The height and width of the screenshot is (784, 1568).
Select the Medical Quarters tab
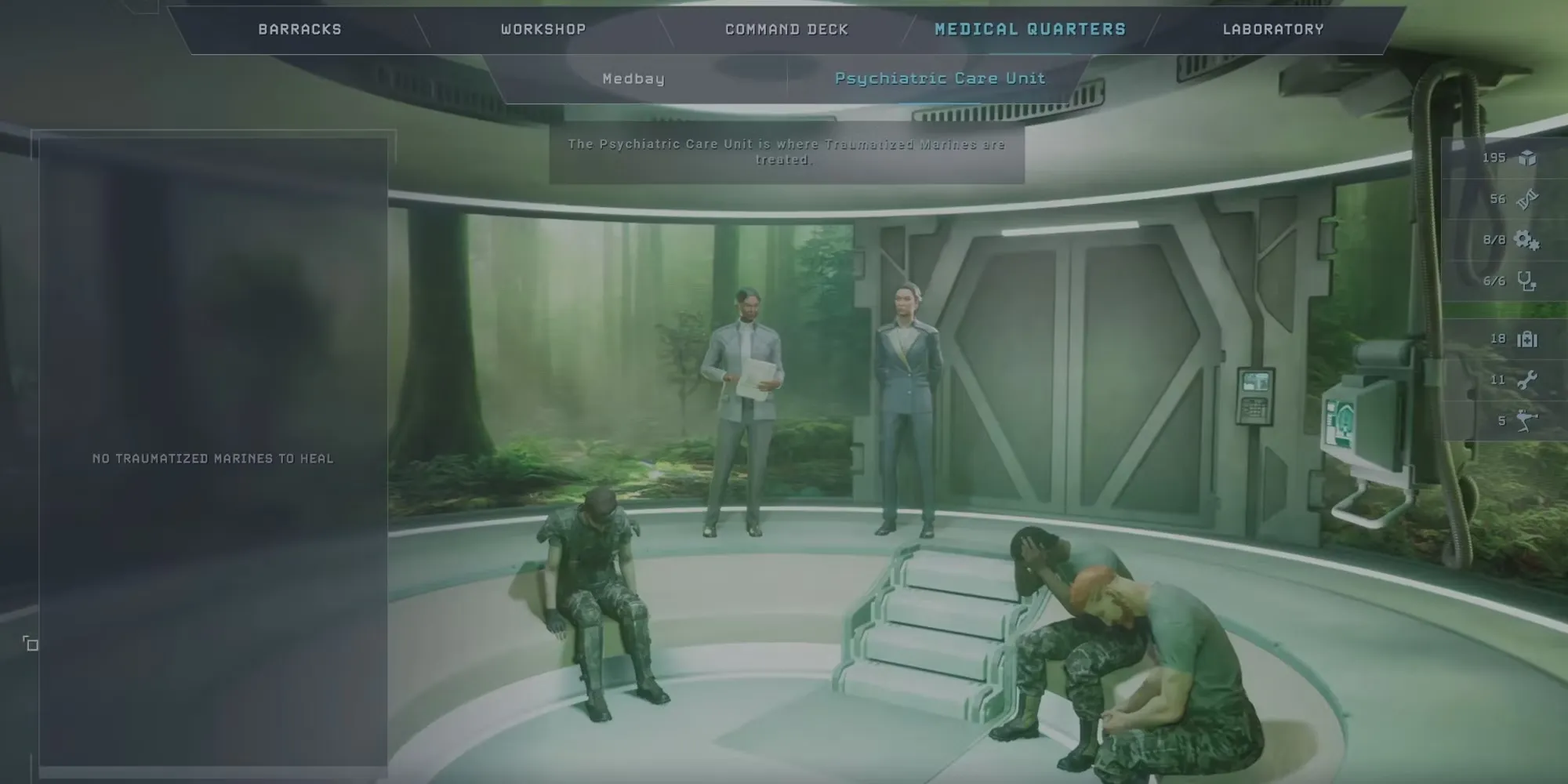click(x=1030, y=30)
